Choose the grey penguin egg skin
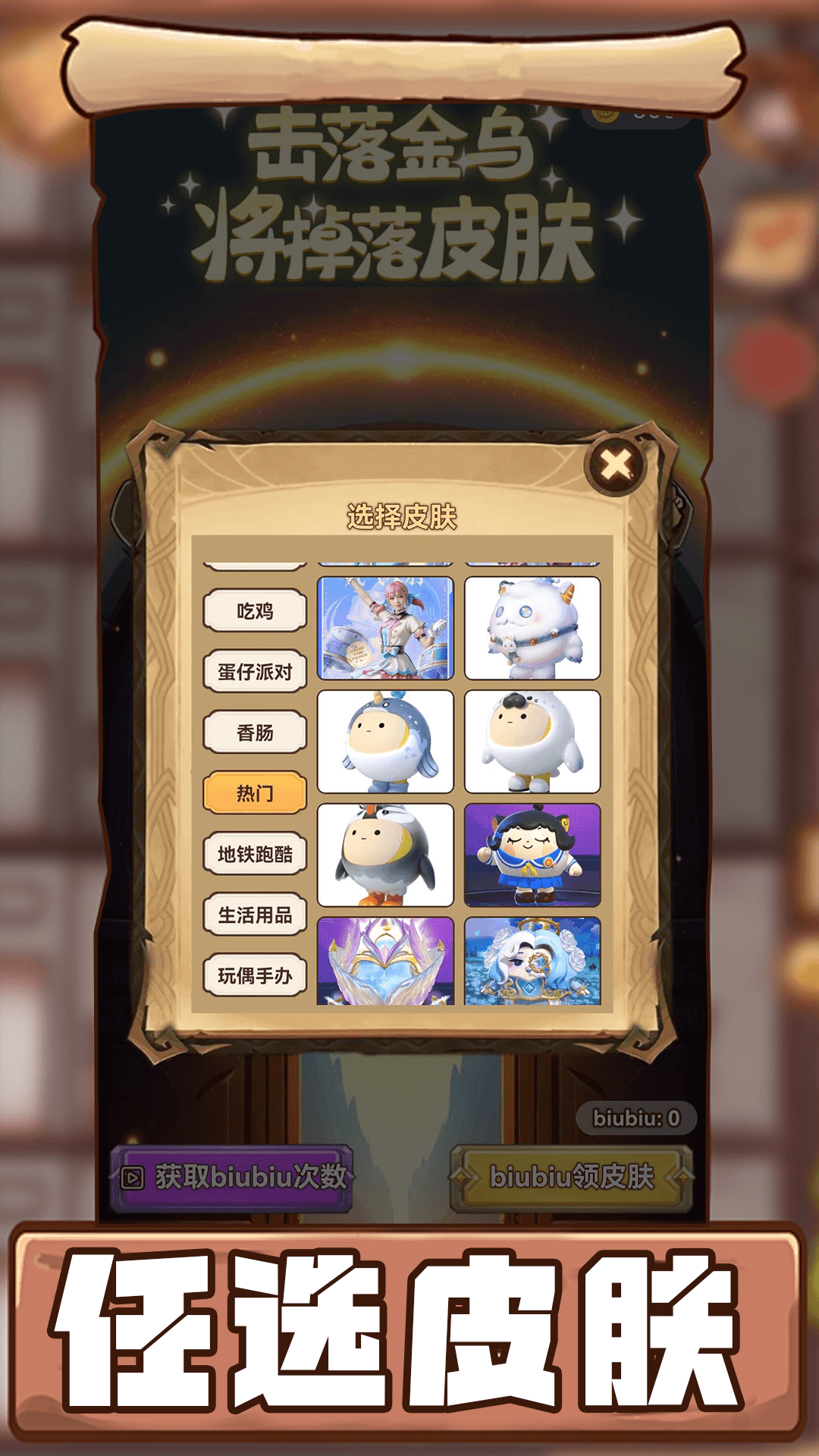 385,855
